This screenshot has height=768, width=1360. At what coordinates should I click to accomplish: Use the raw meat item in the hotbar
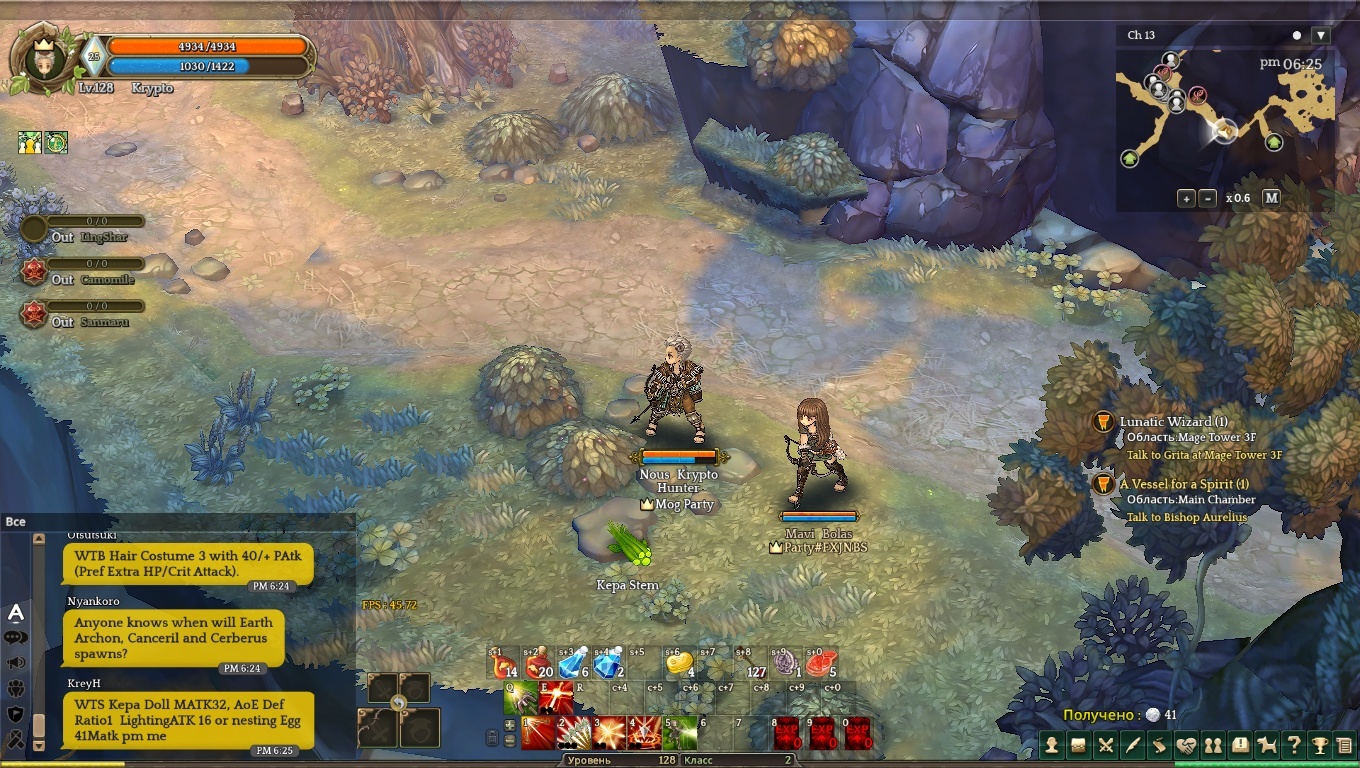[822, 664]
